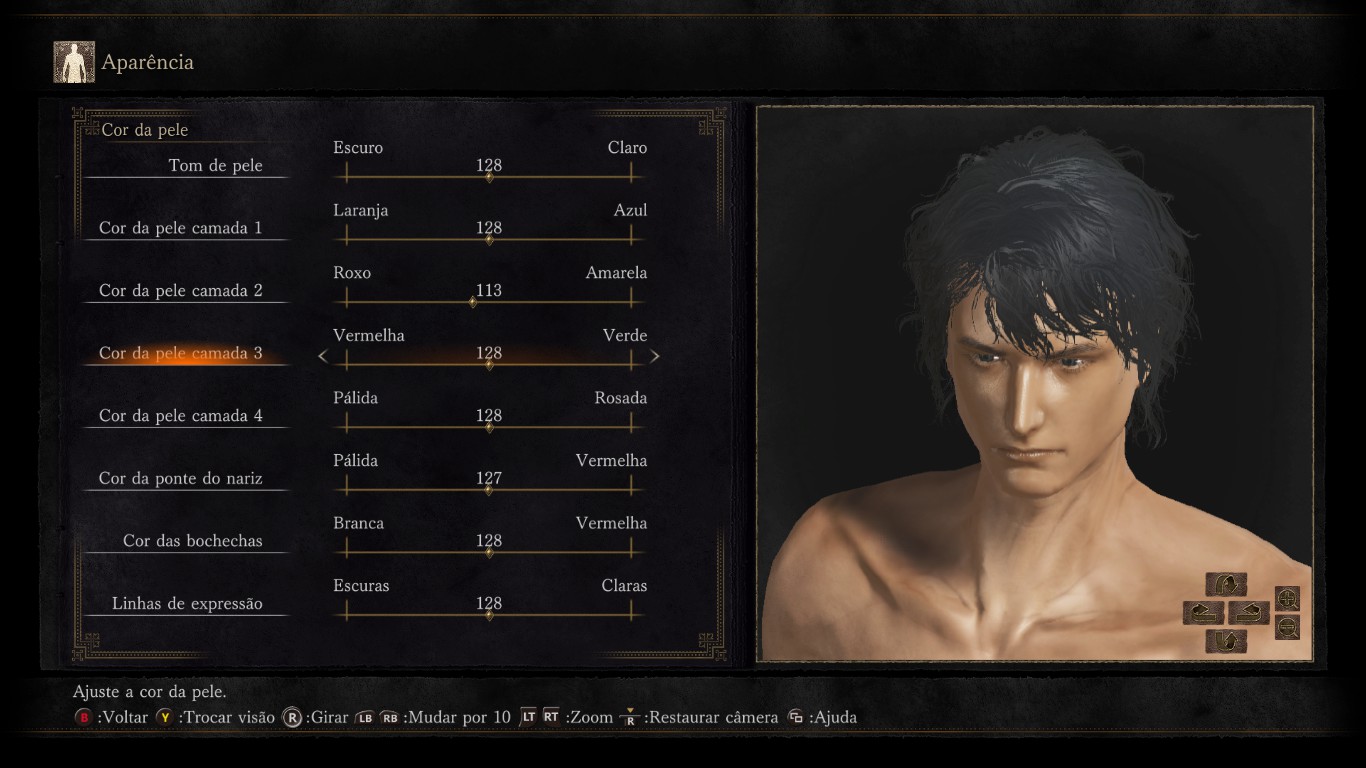Screen dimensions: 1366x768
Task: Zoom out with the magnifier minus button
Action: [1288, 627]
